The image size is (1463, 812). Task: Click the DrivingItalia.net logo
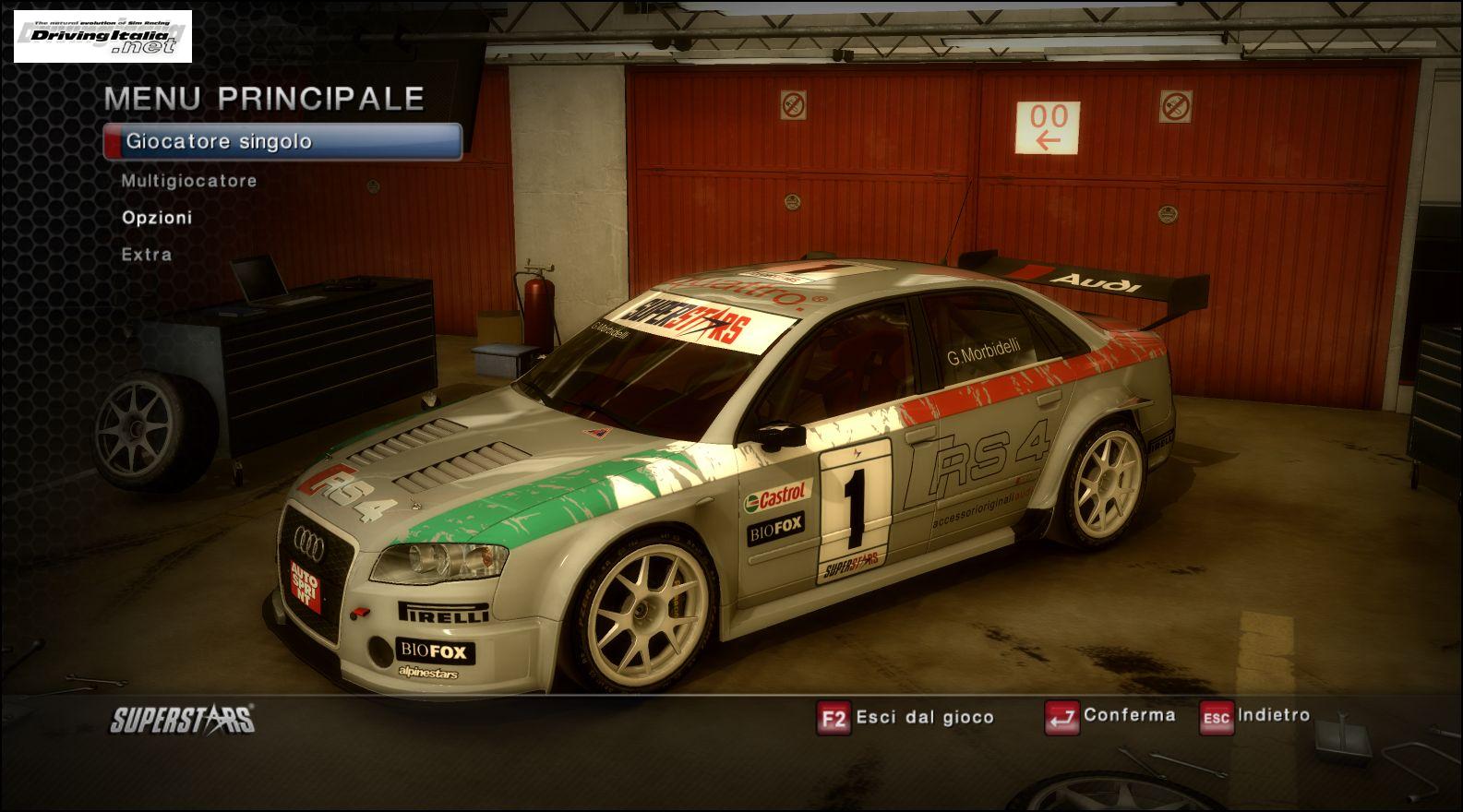pyautogui.click(x=102, y=36)
